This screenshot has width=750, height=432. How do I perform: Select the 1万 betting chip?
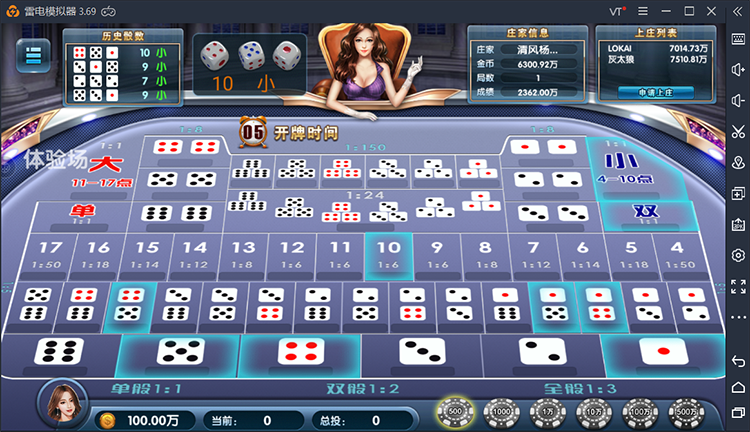(x=546, y=411)
